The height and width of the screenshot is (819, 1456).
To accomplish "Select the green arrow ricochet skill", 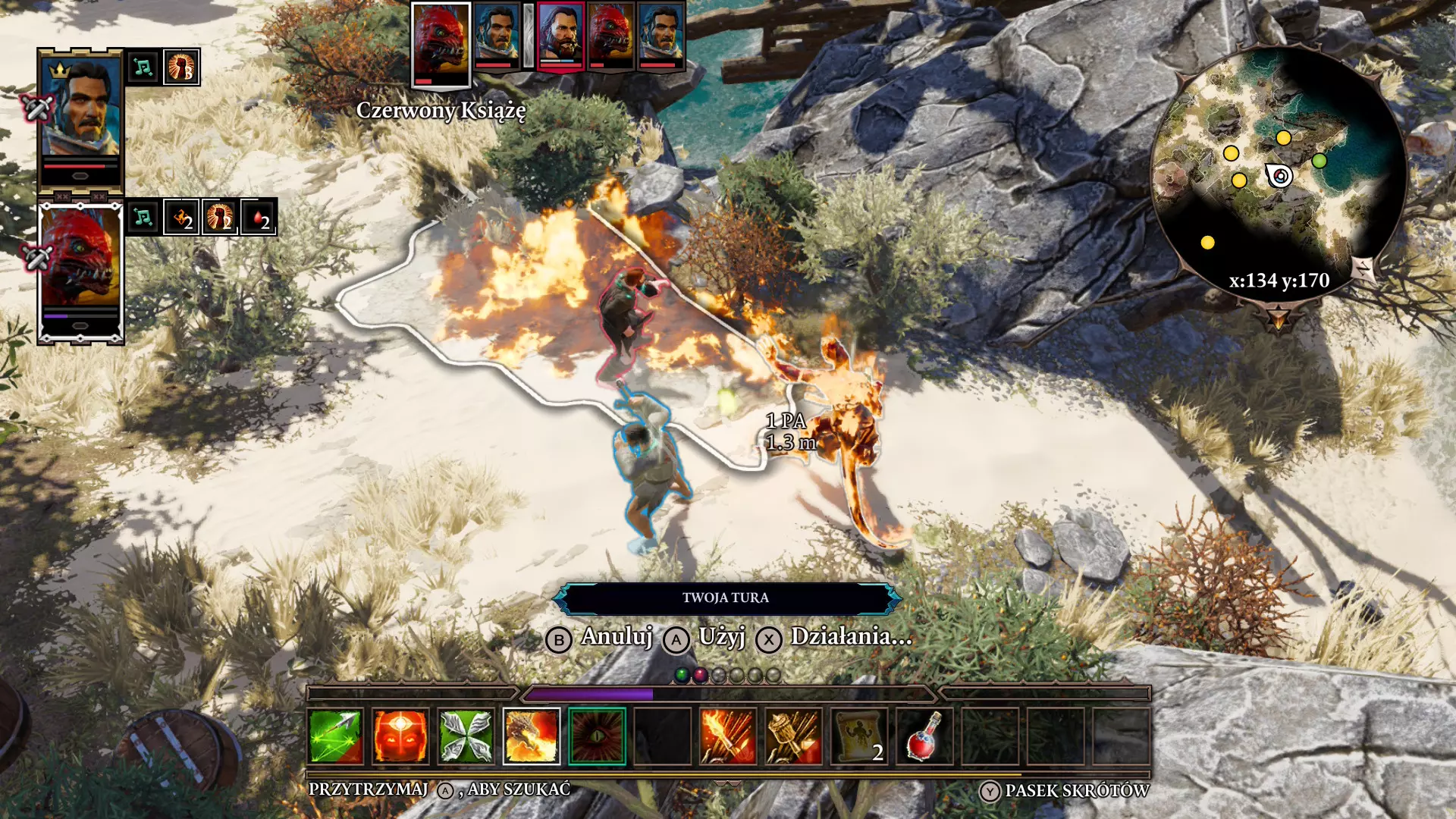I will click(x=335, y=736).
